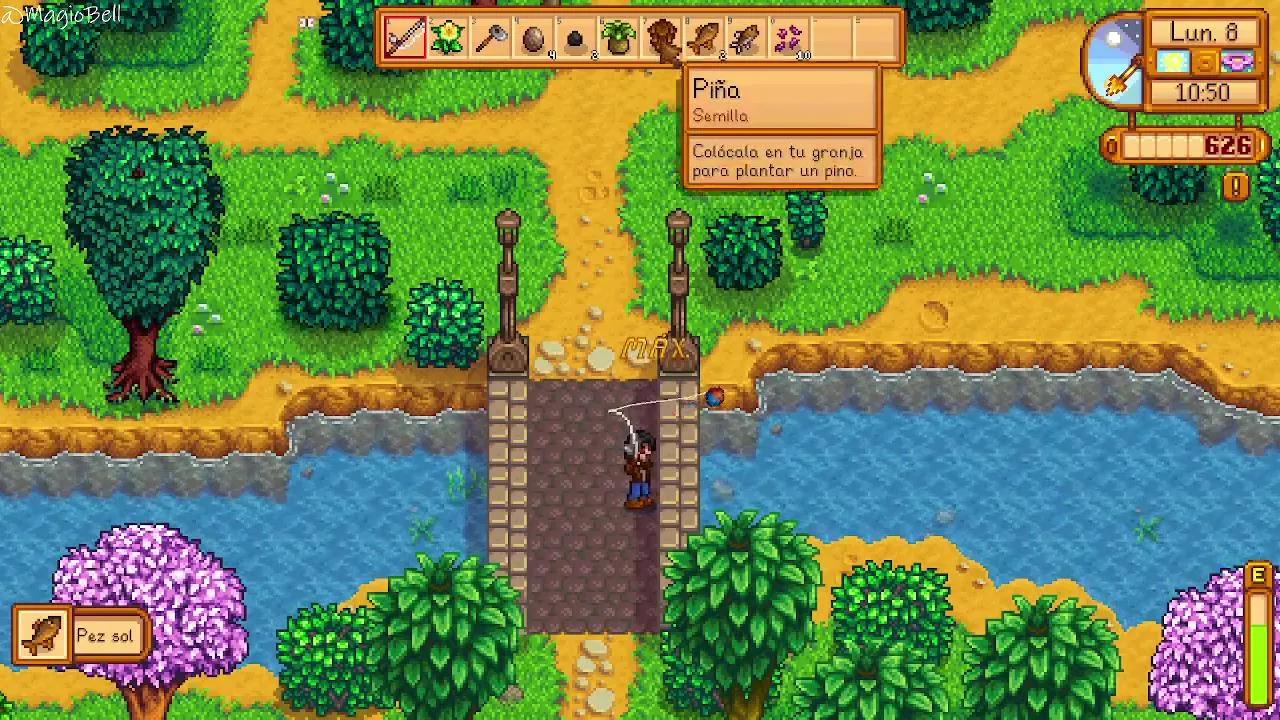Viewport: 1280px width, 720px height.
Task: Select the potted green plant slot
Action: (620, 39)
